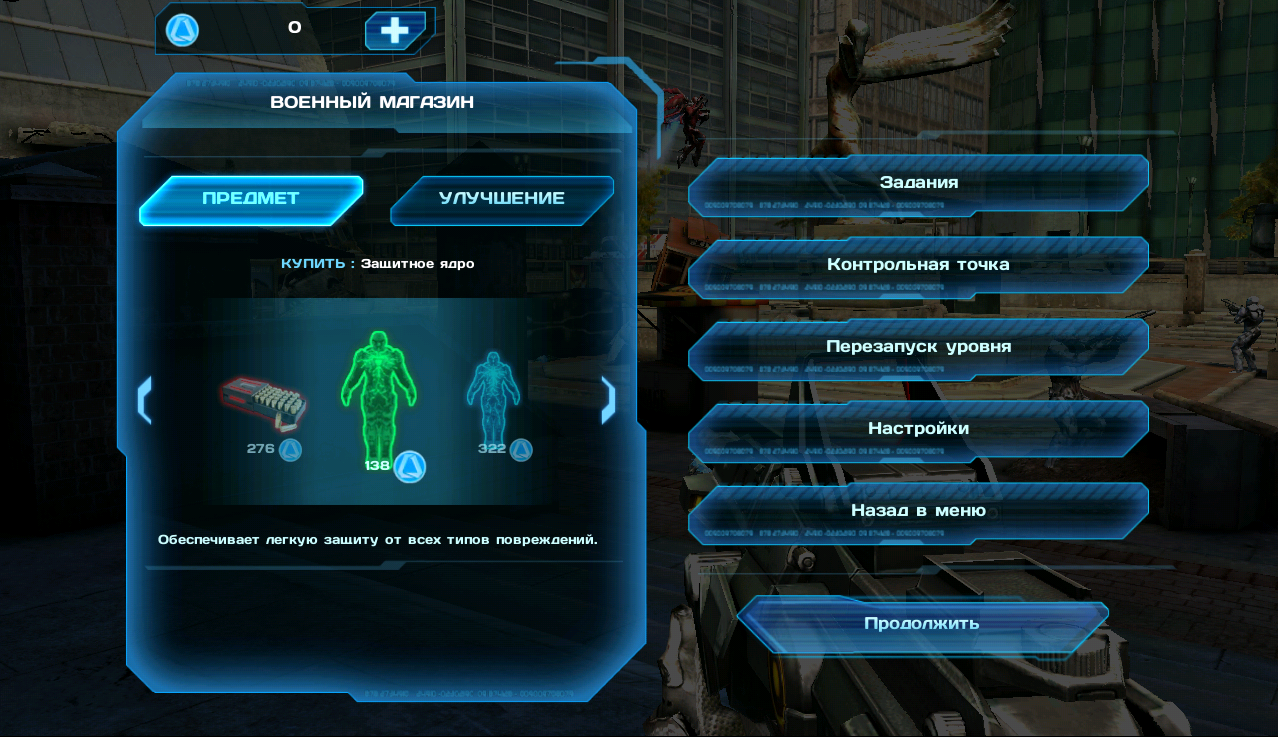Viewport: 1278px width, 737px height.
Task: Show next shop item with right arrow
Action: tap(607, 400)
